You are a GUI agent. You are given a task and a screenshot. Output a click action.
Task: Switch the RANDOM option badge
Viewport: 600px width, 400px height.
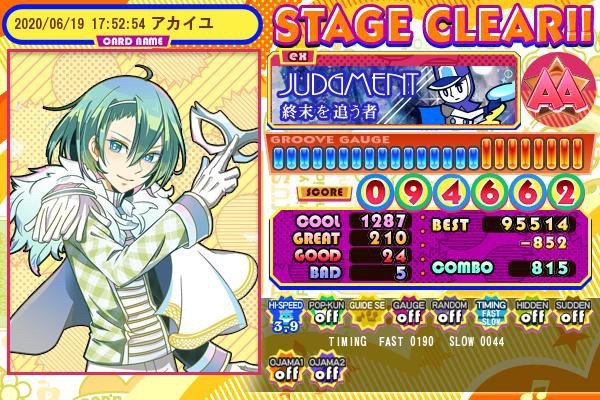click(449, 315)
